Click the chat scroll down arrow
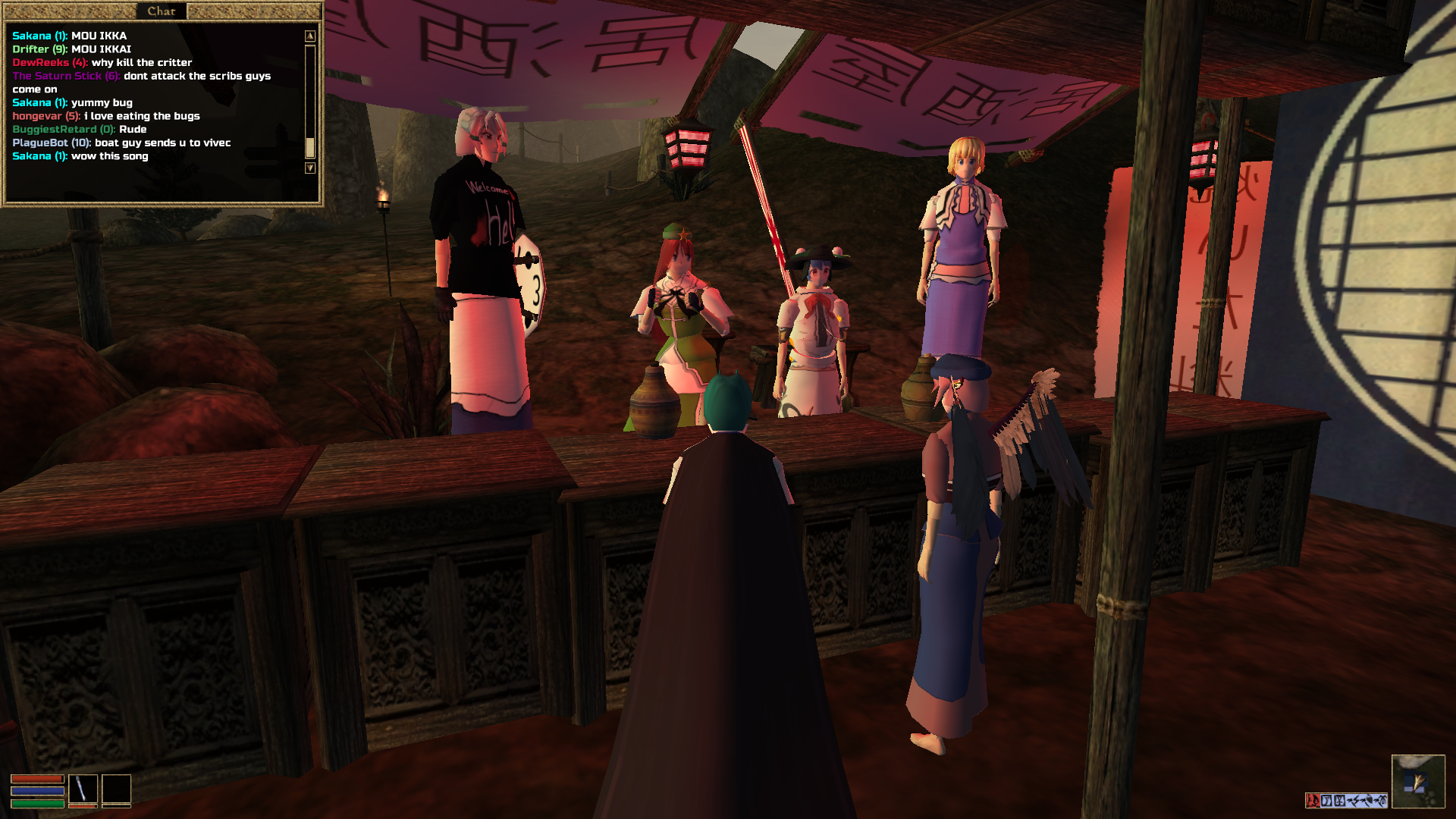 pos(309,168)
